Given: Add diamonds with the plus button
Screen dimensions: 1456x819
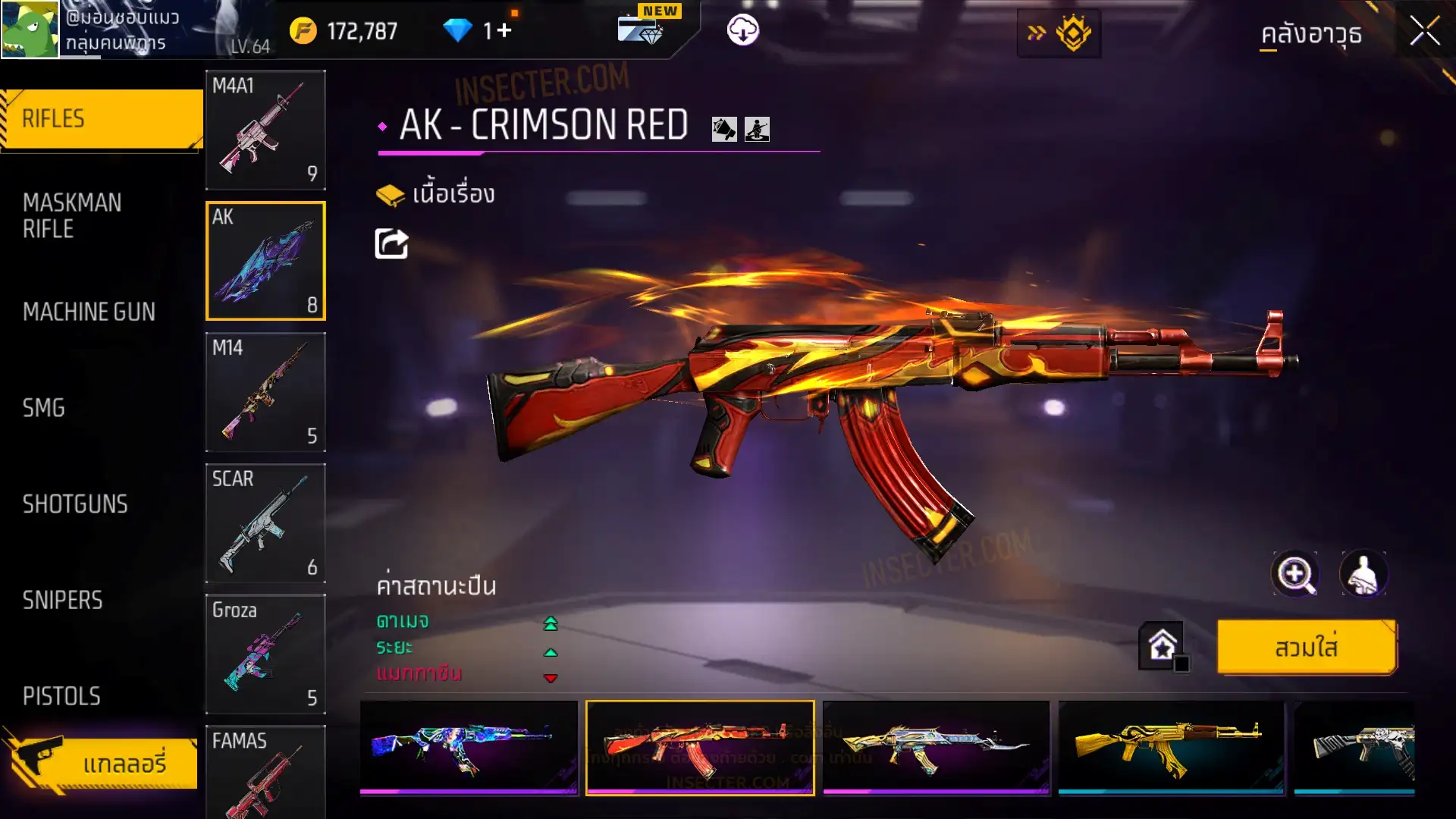Looking at the screenshot, I should pyautogui.click(x=504, y=31).
